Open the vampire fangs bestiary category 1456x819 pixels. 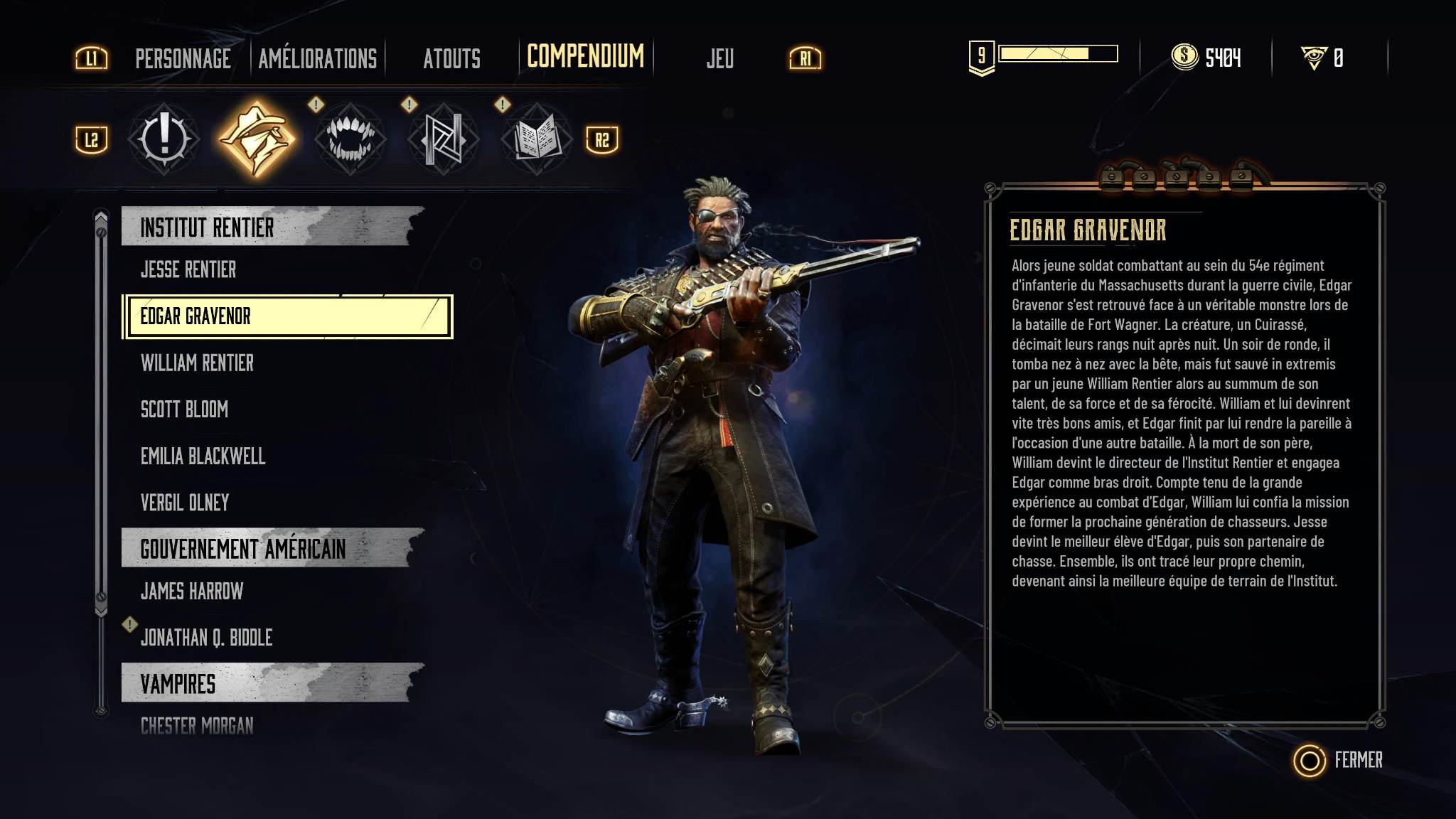[349, 139]
